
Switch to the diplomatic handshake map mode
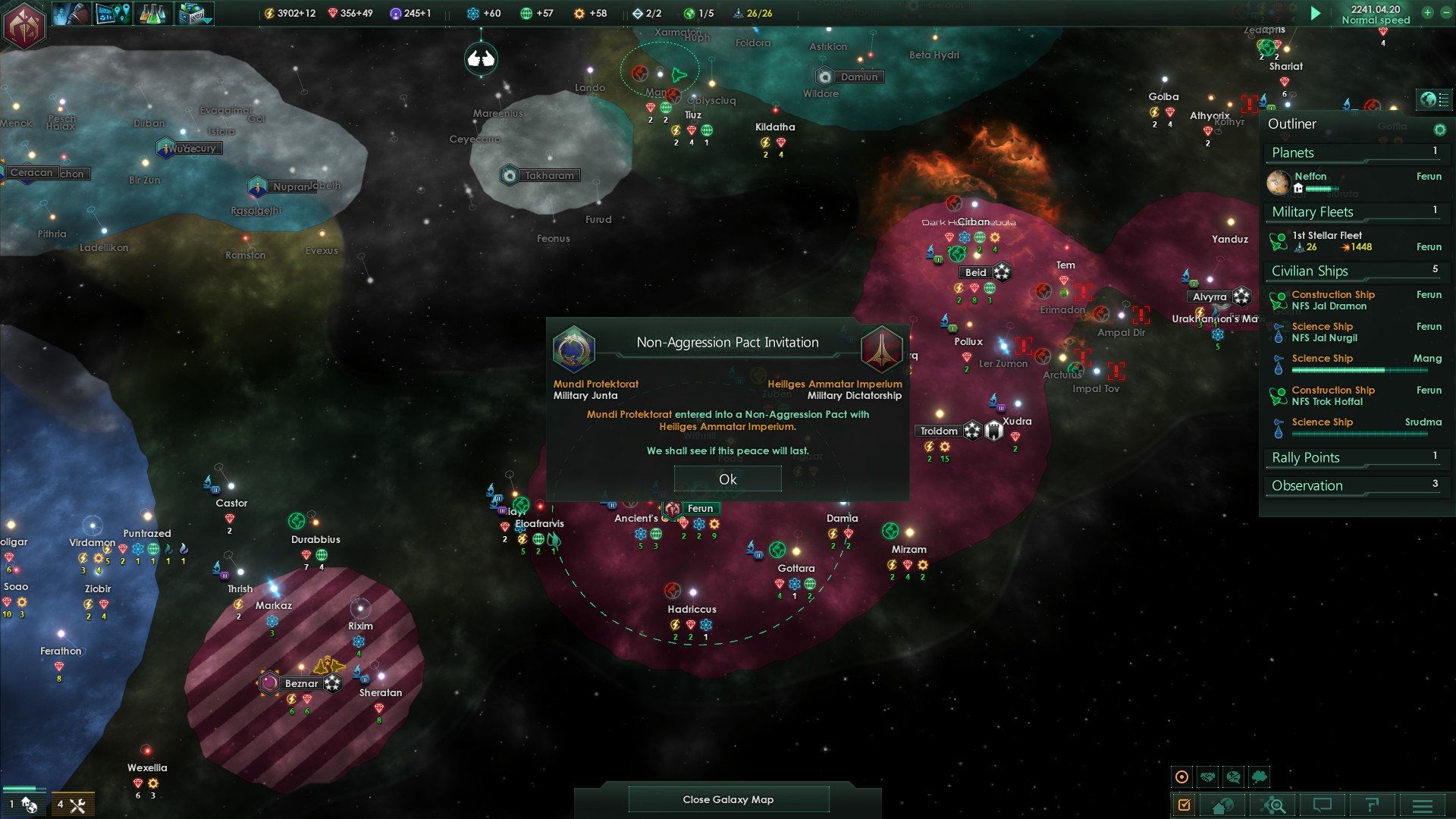click(x=1208, y=777)
